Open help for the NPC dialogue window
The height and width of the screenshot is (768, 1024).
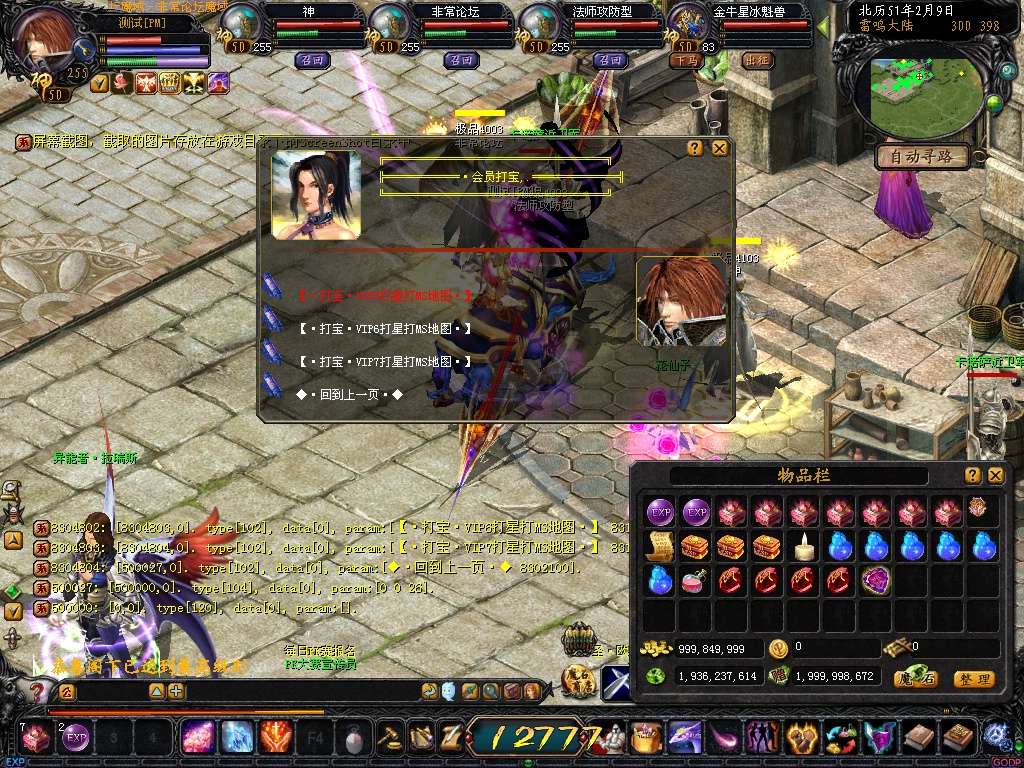(695, 148)
